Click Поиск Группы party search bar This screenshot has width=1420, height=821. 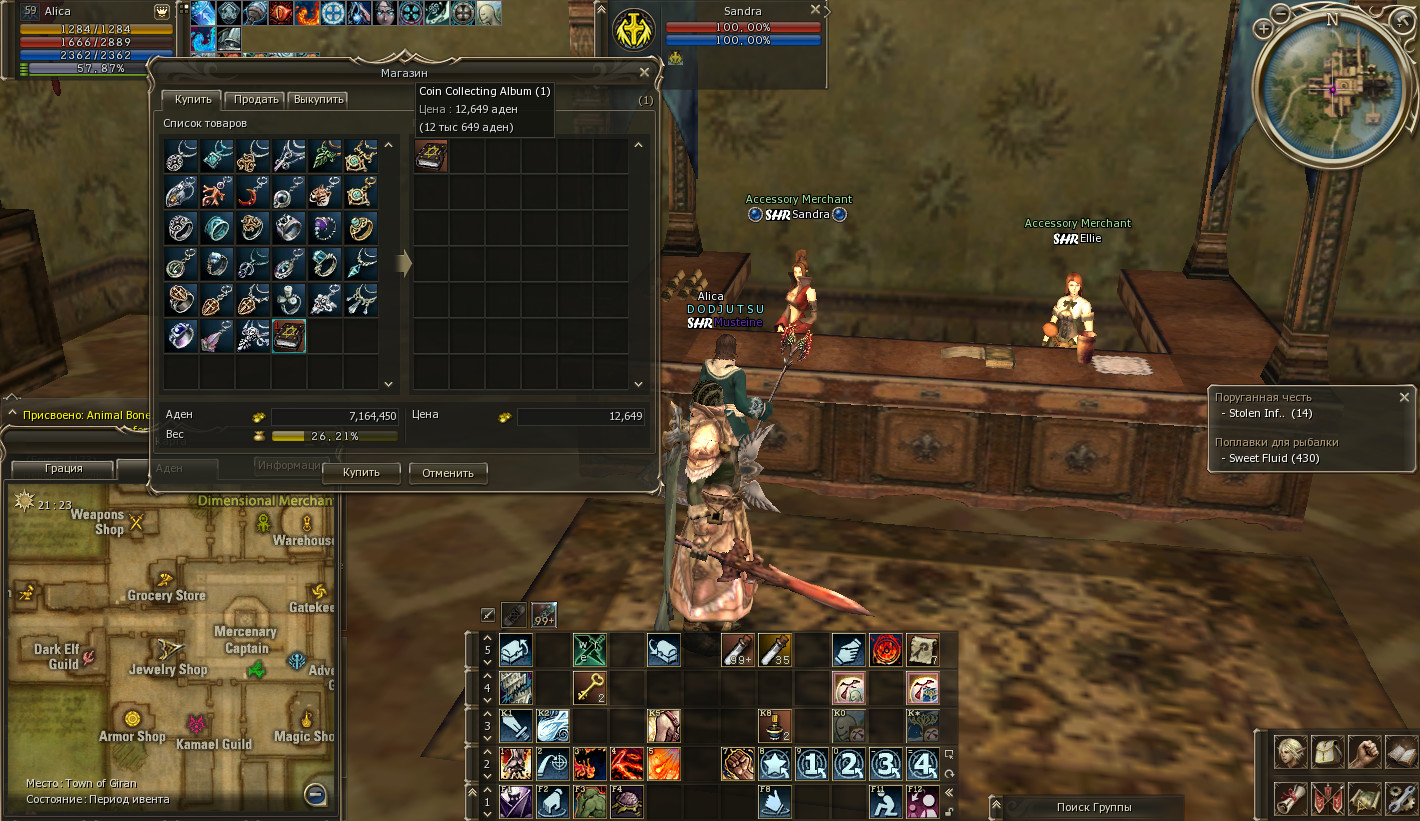pos(1094,807)
